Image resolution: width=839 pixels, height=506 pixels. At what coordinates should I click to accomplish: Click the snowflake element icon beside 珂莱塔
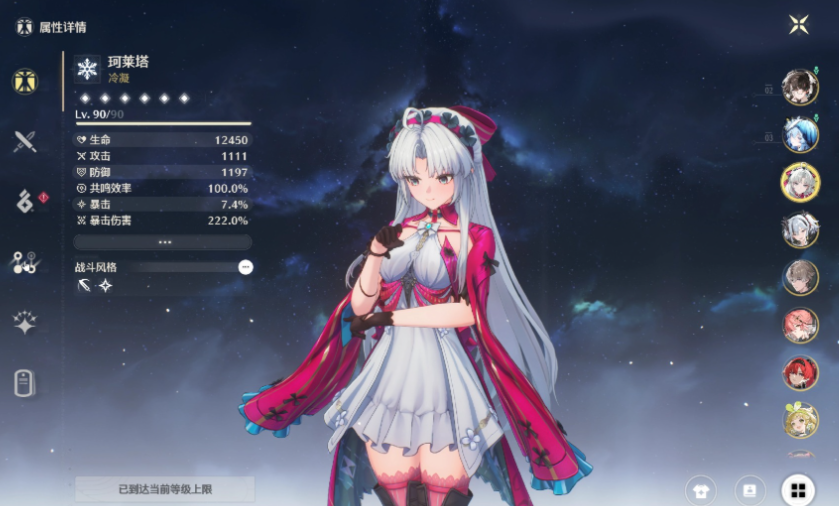click(x=88, y=68)
